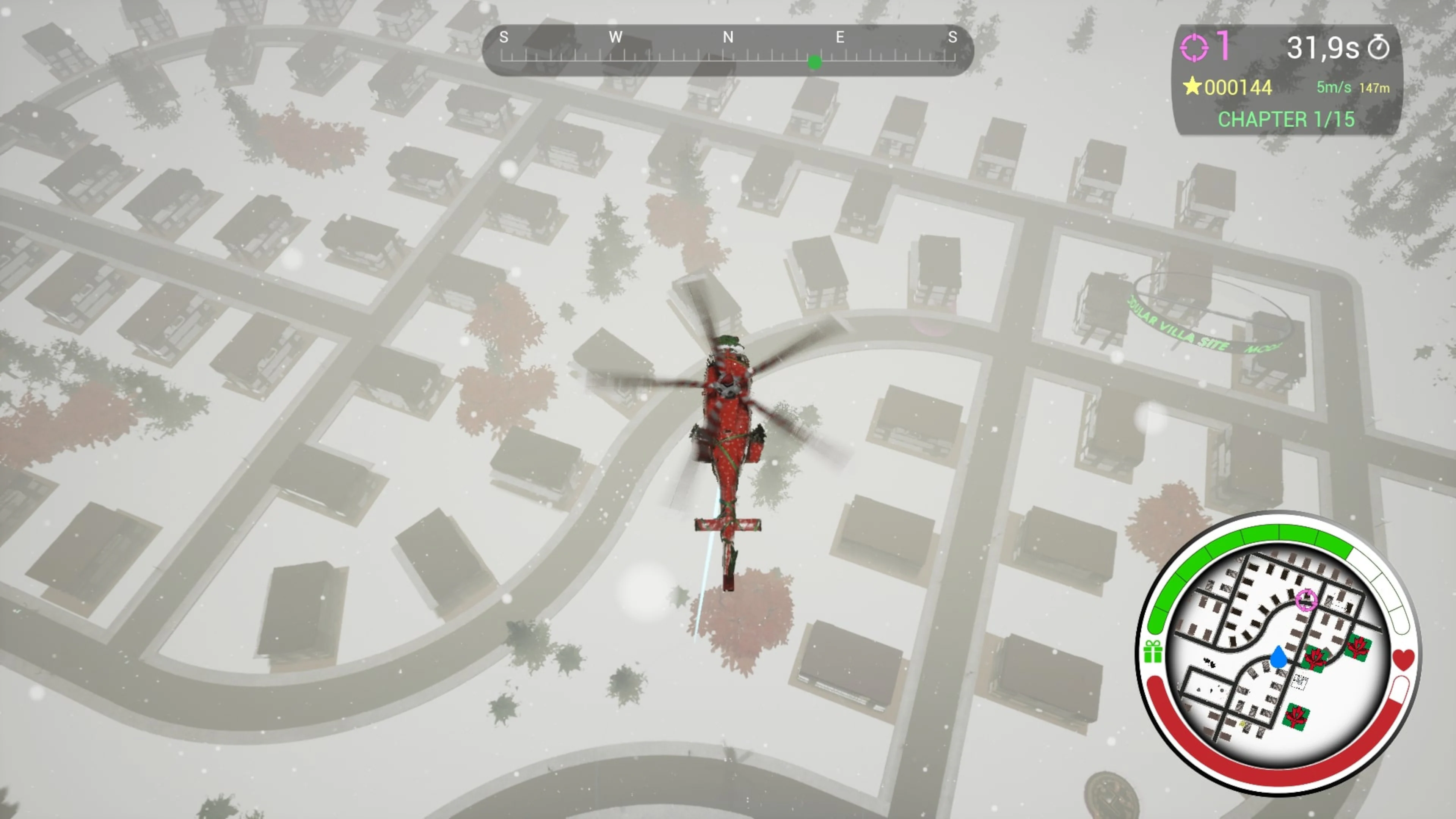The height and width of the screenshot is (819, 1456).
Task: Click the green heading indicator on the compass
Action: pyautogui.click(x=815, y=63)
